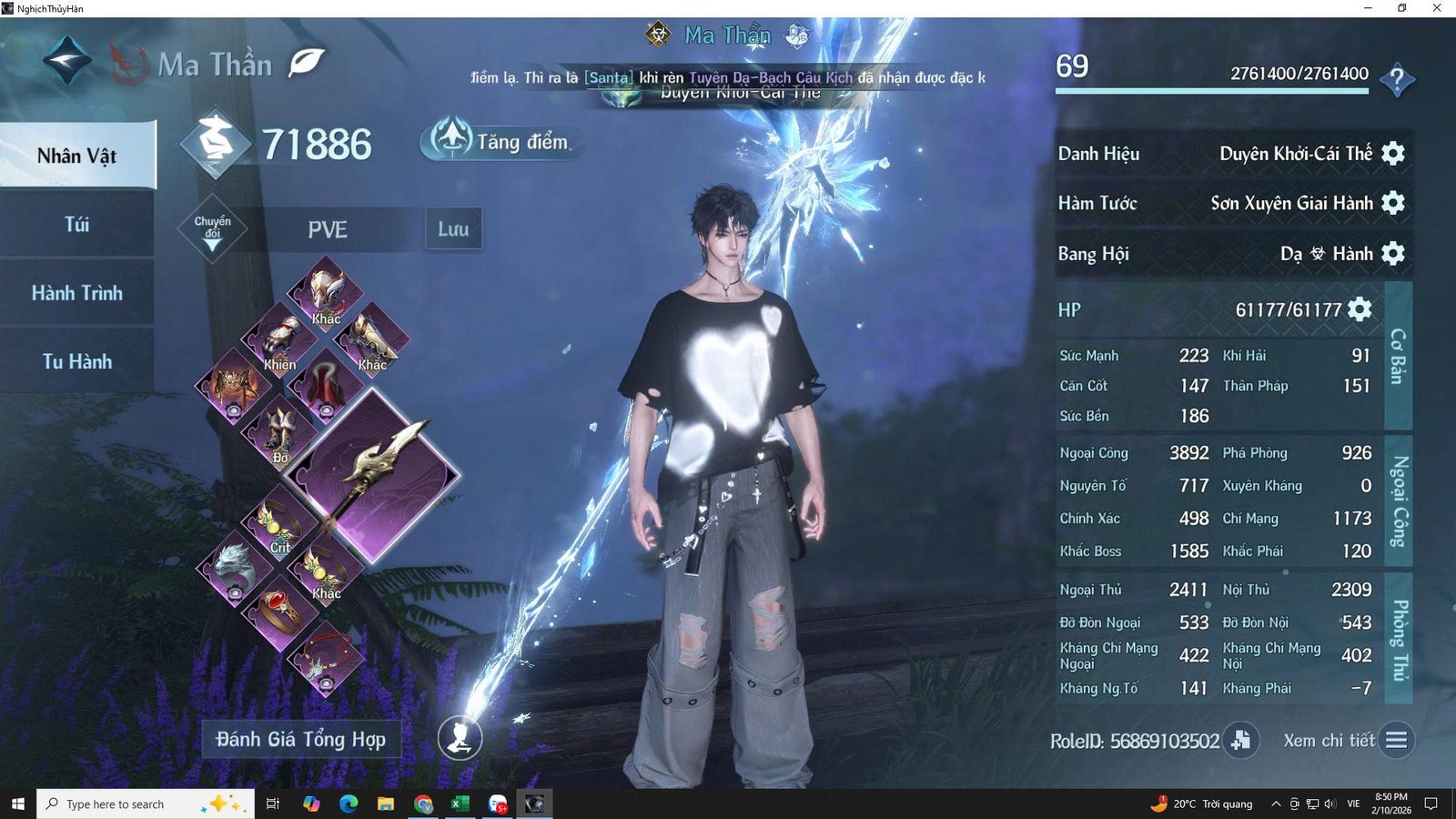Go to the Tu Hành tab
1456x819 pixels.
click(77, 361)
